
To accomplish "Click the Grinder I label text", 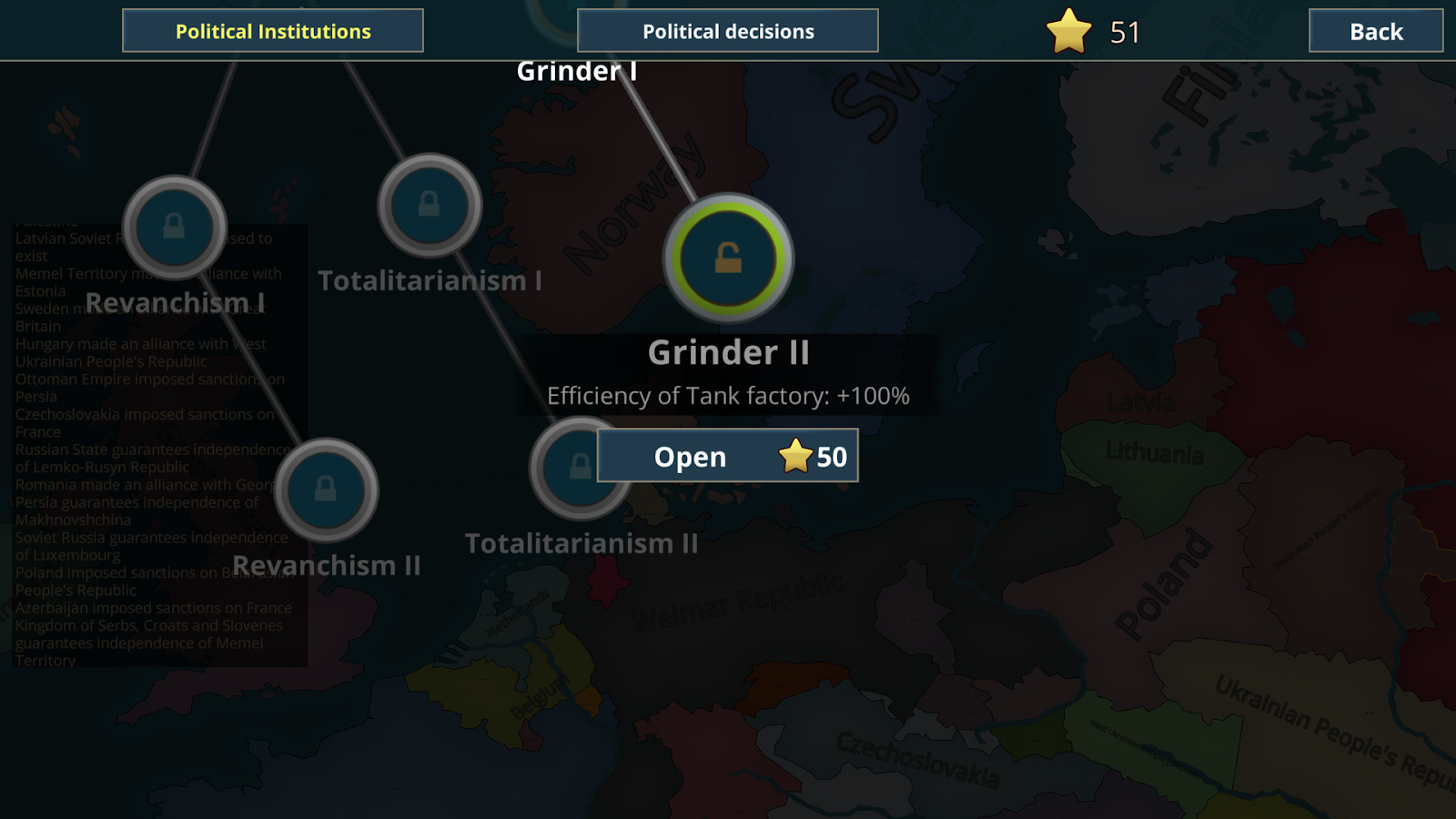I will [x=579, y=69].
